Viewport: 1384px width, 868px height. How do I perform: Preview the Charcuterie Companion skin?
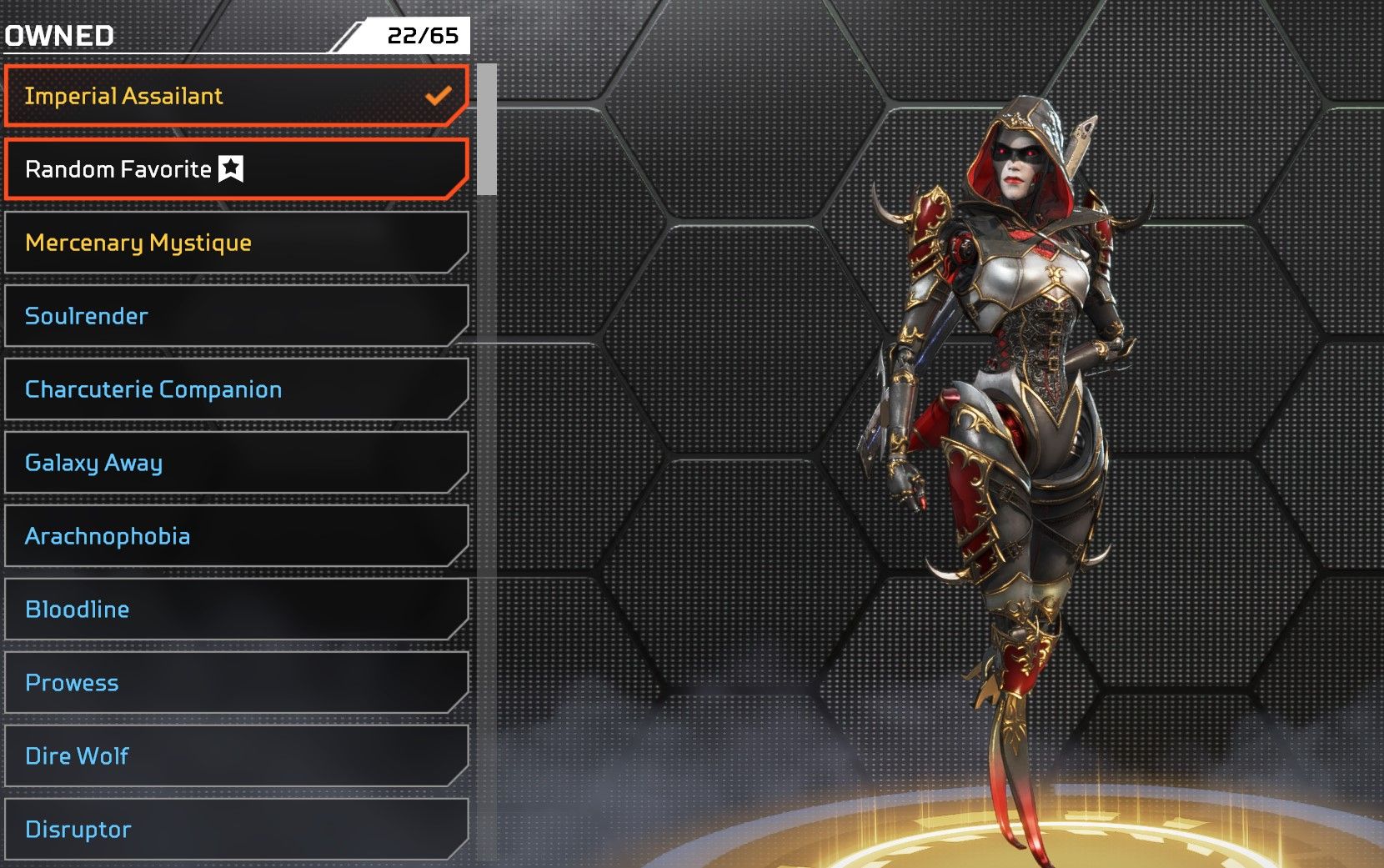coord(236,389)
